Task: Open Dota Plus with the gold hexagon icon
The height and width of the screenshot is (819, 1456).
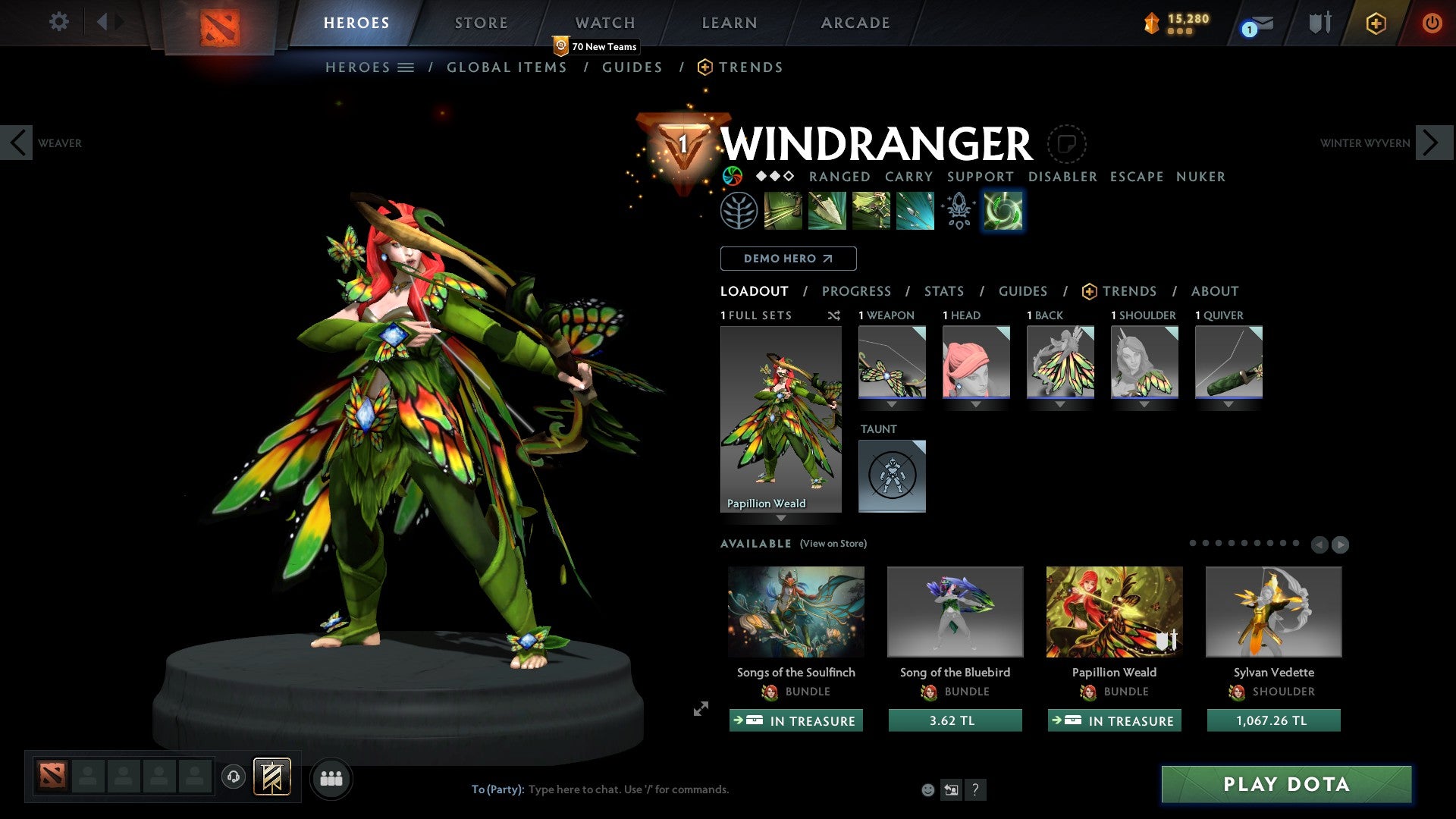Action: [1375, 24]
